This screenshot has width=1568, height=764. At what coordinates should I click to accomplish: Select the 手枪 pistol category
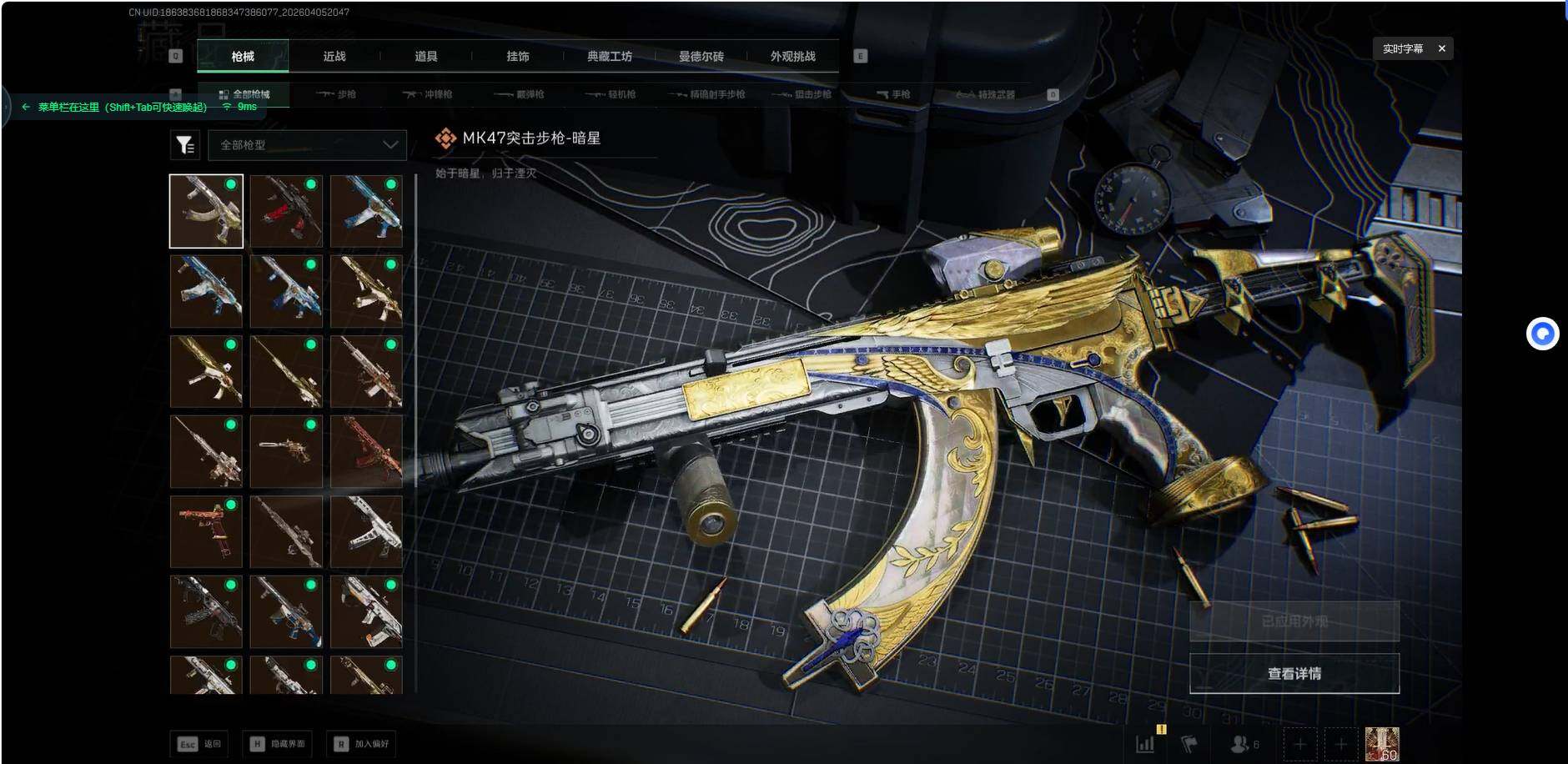(893, 94)
